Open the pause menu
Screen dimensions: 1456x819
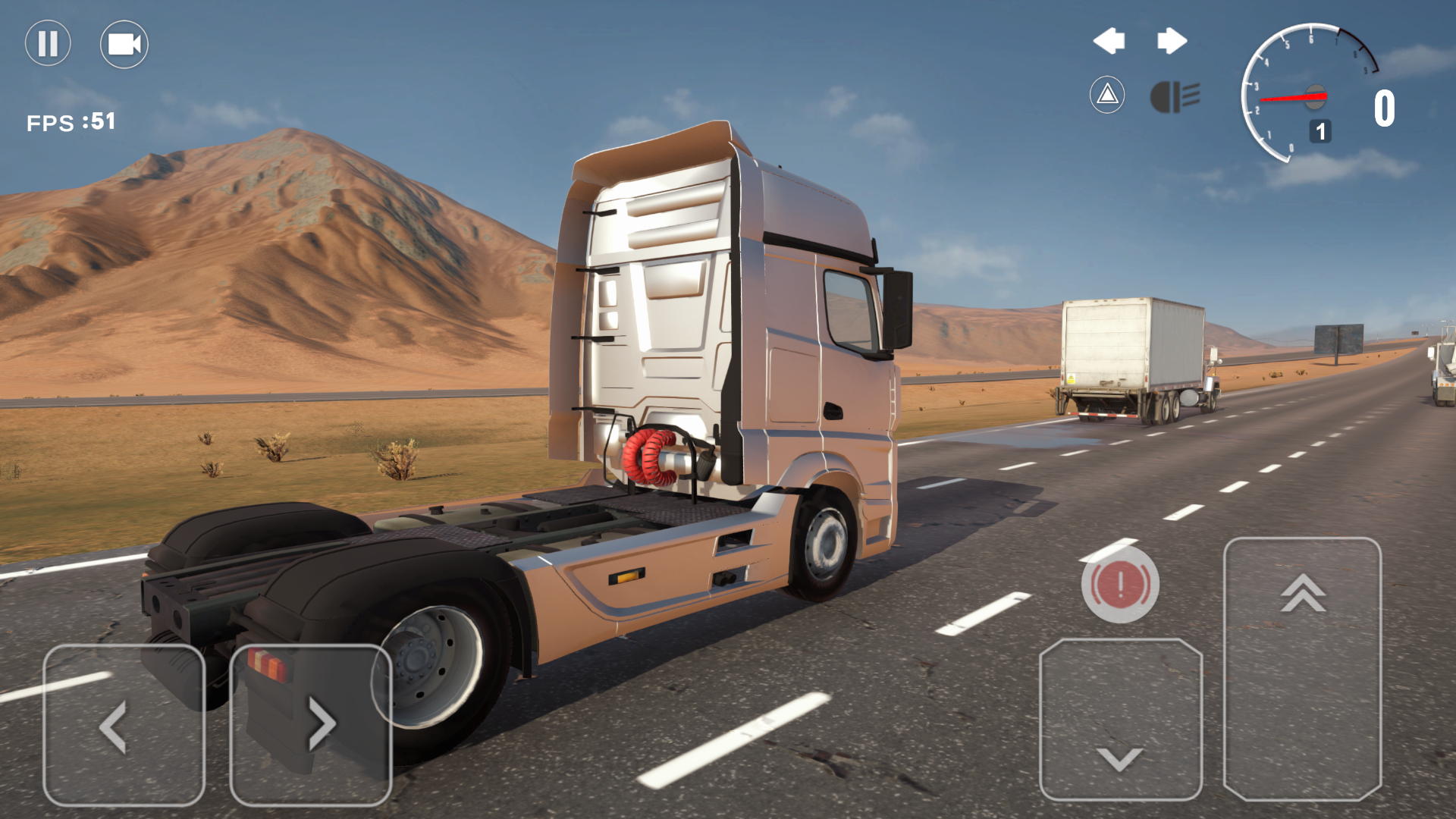pyautogui.click(x=47, y=43)
